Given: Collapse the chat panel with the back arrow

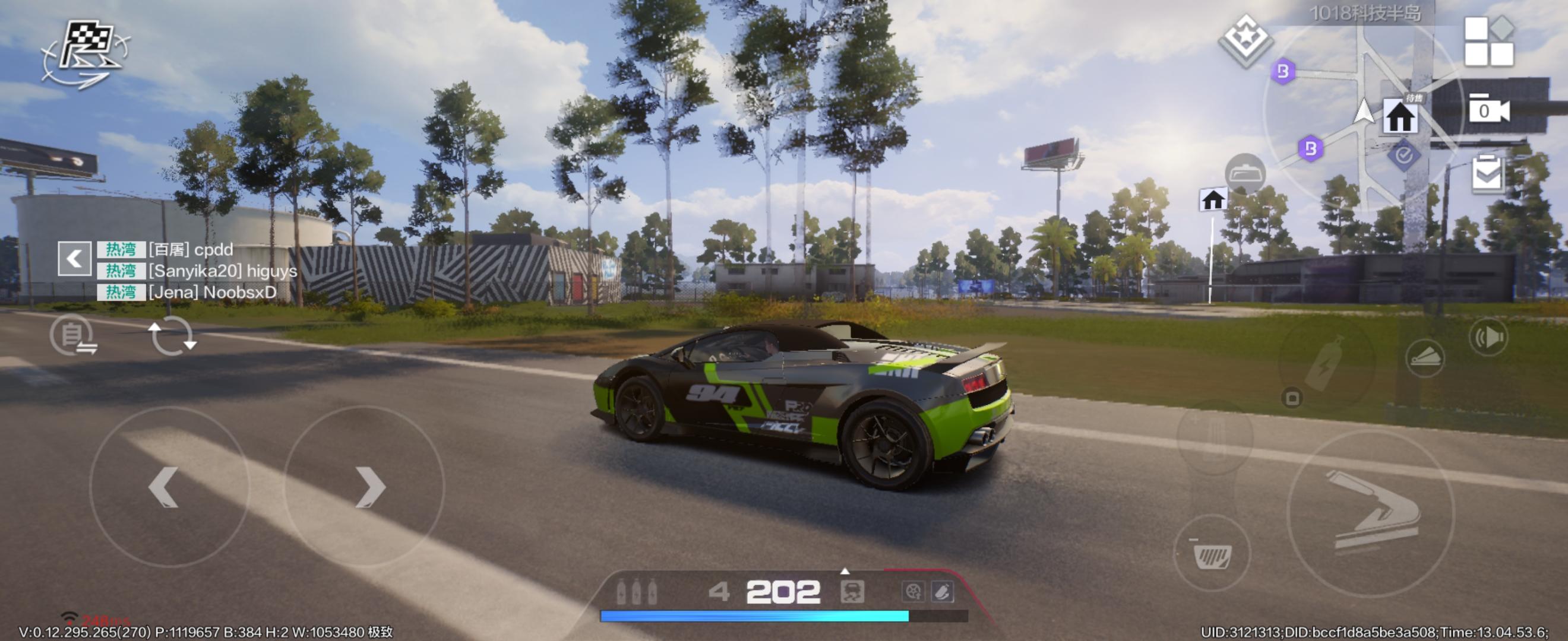Looking at the screenshot, I should tap(74, 258).
